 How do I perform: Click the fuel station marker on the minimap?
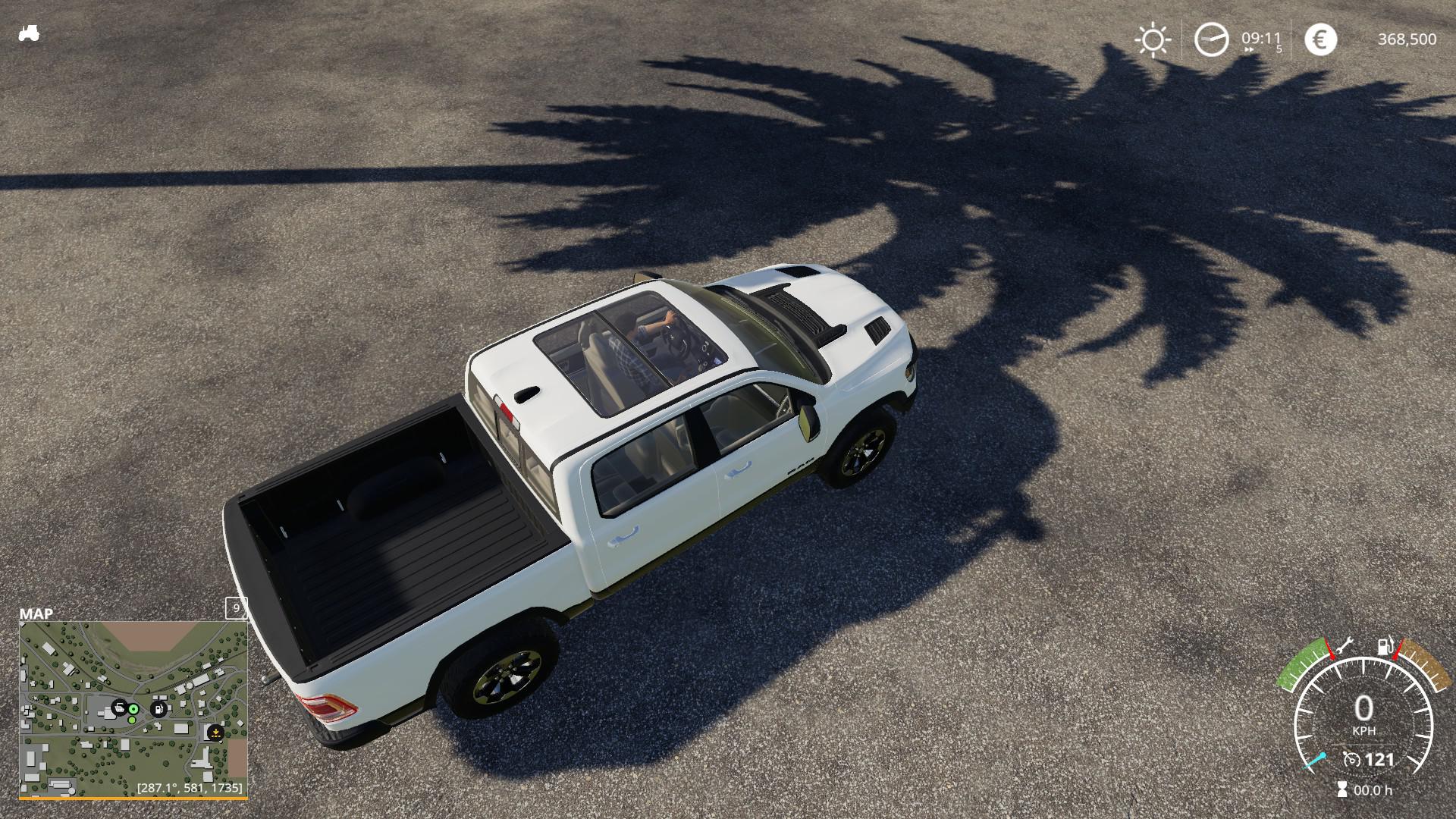coord(159,710)
